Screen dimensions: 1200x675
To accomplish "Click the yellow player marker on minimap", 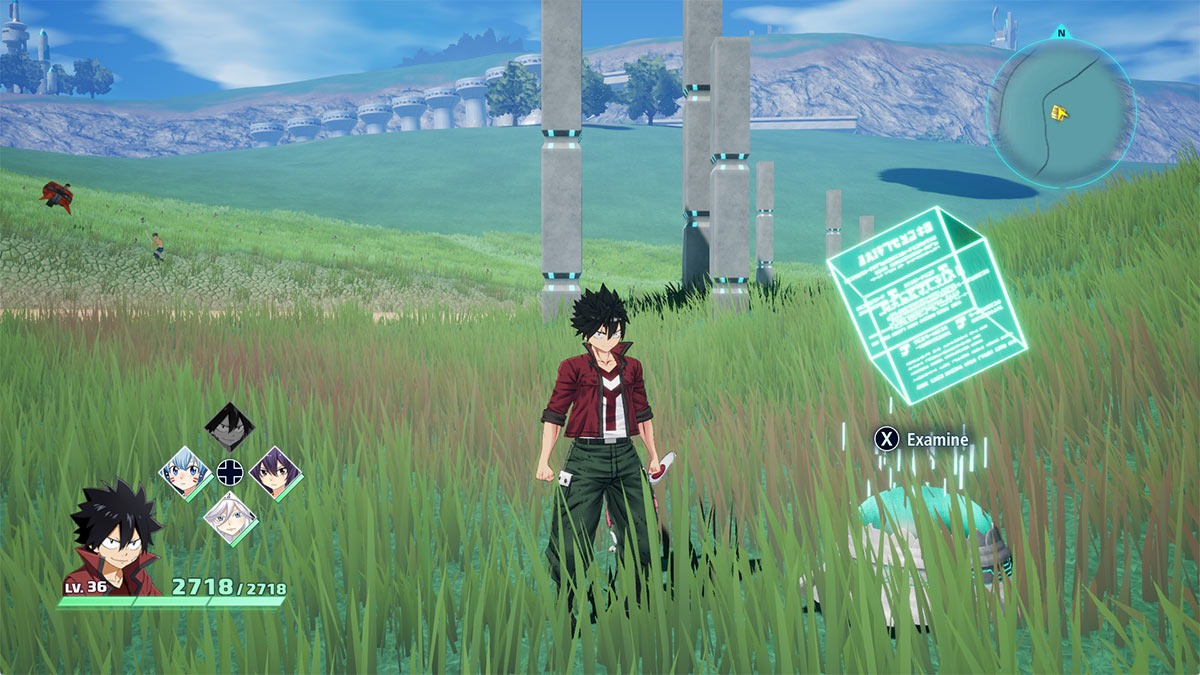I will (x=1059, y=113).
